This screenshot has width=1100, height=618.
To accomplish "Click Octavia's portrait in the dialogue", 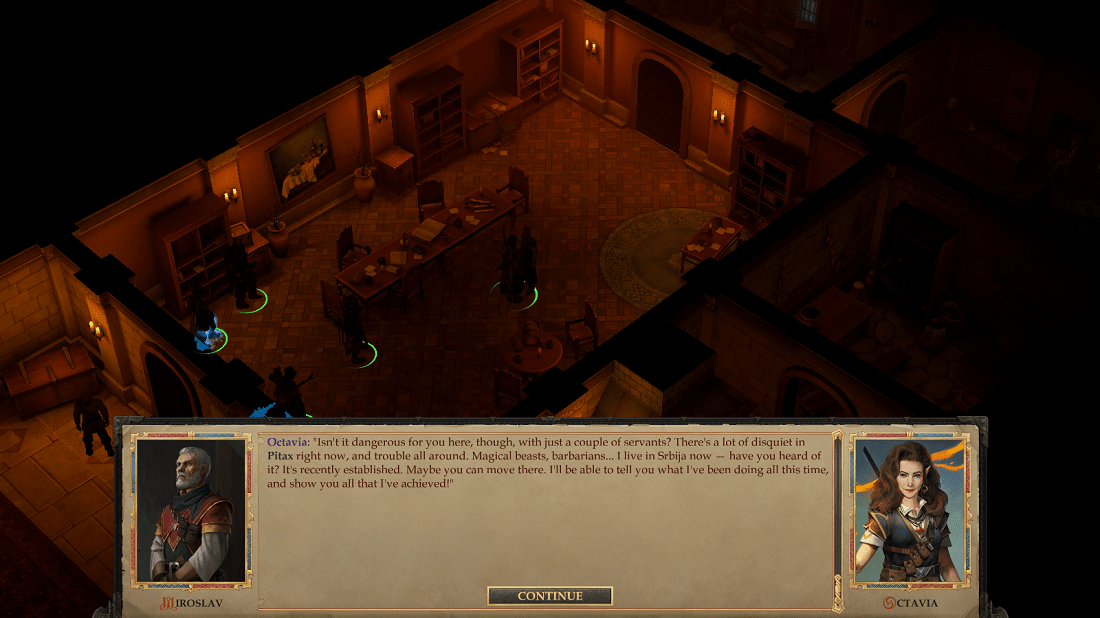I will [x=910, y=511].
